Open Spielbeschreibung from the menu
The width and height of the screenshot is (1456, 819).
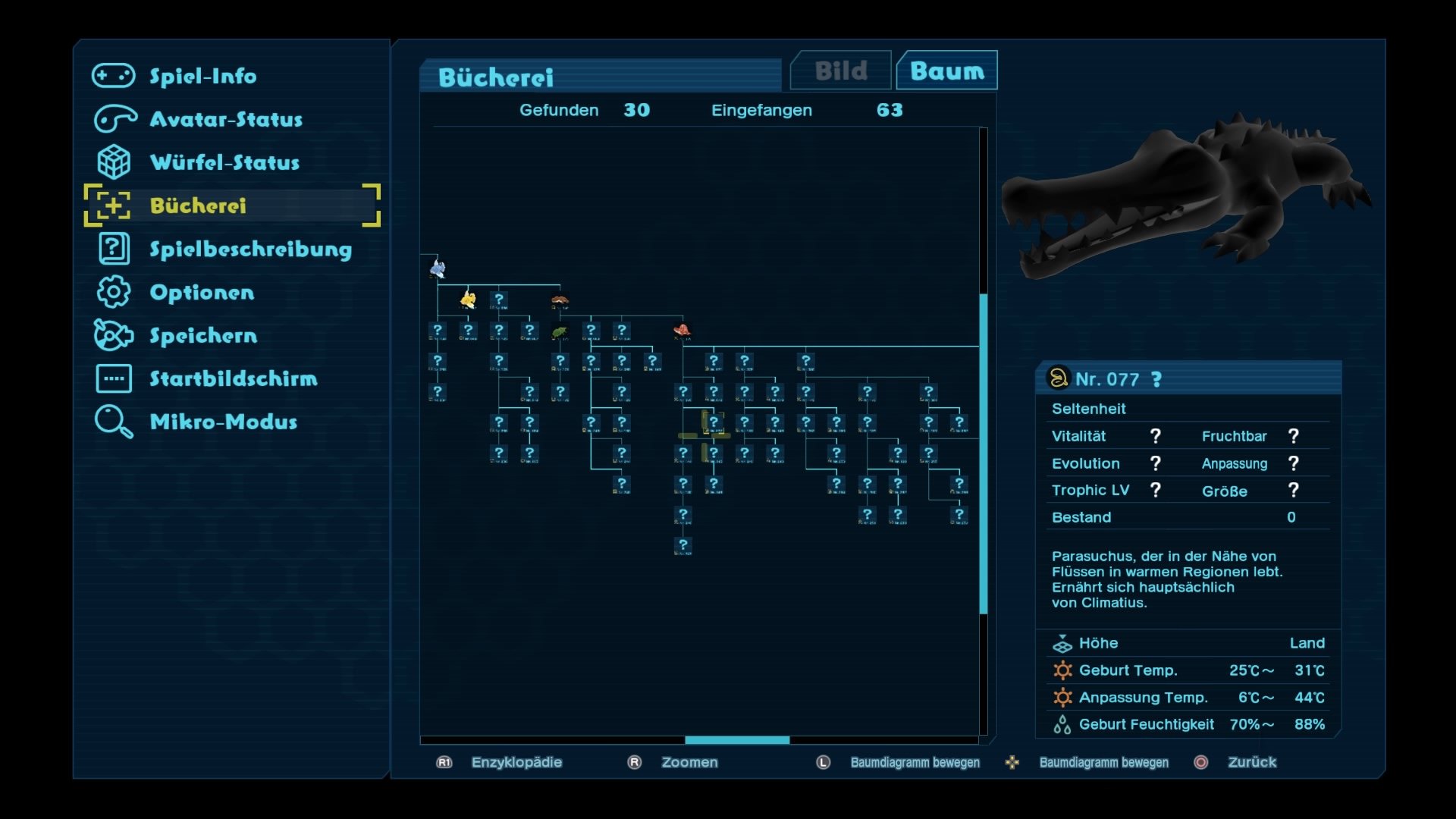250,249
